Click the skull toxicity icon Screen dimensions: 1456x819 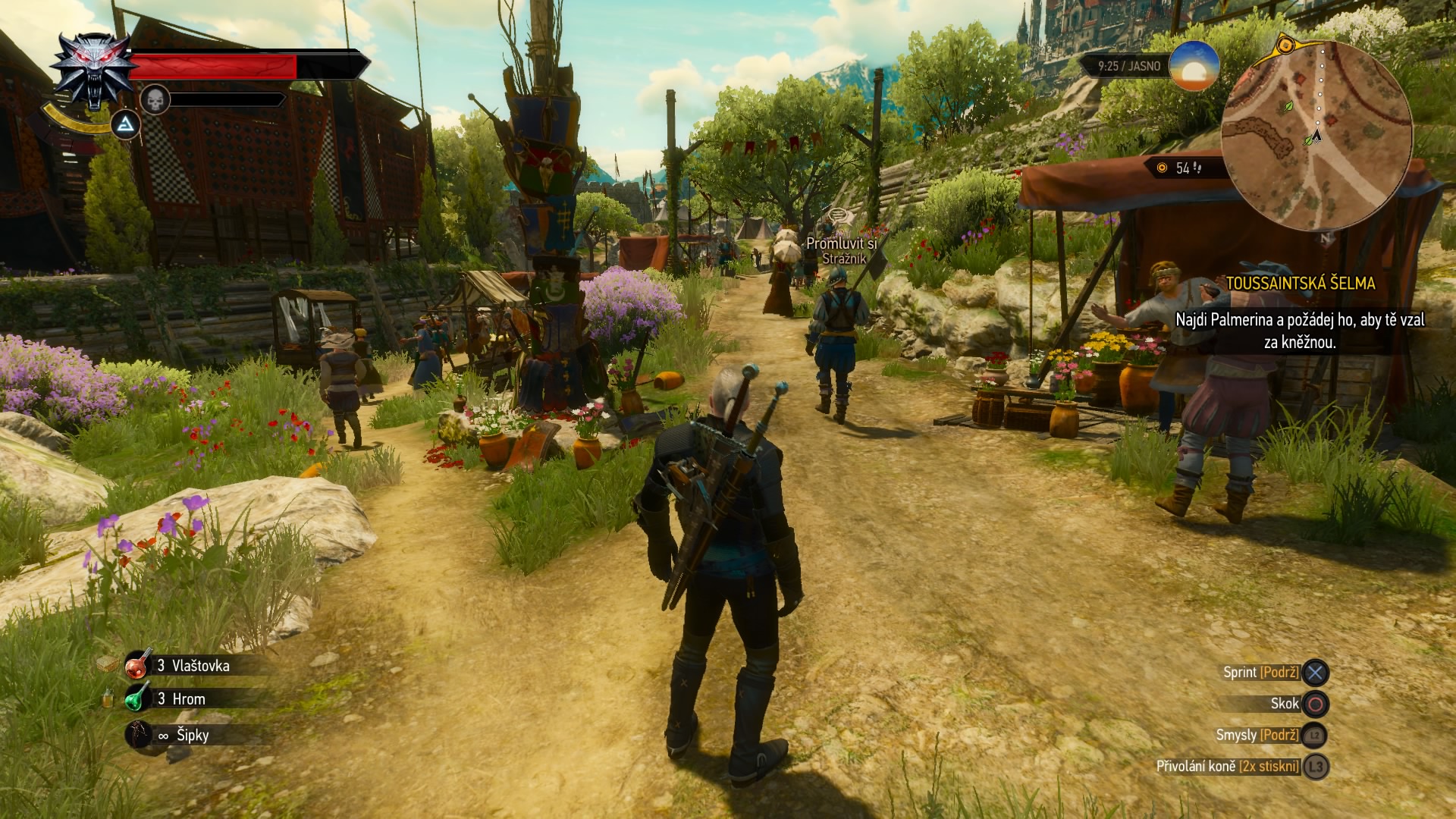(x=155, y=99)
